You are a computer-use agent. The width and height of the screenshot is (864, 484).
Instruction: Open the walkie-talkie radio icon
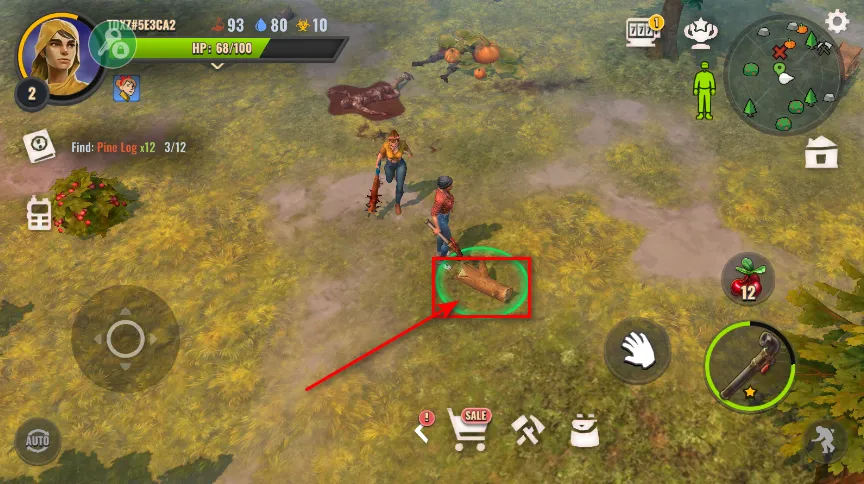pyautogui.click(x=39, y=213)
